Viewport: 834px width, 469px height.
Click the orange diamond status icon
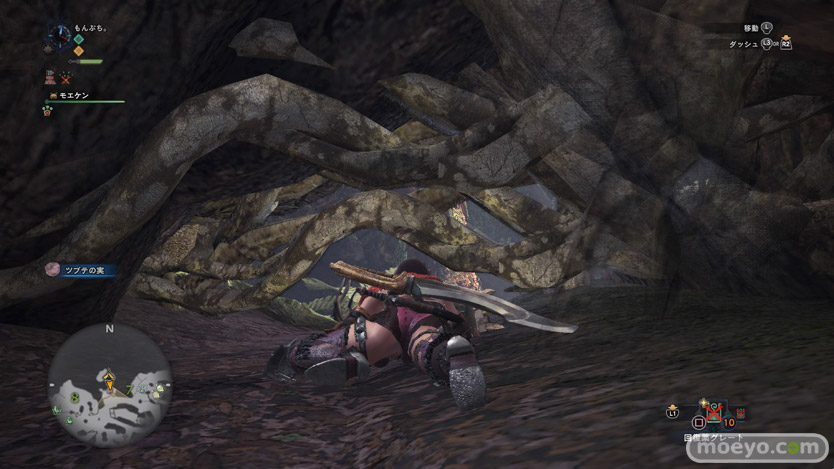78,51
